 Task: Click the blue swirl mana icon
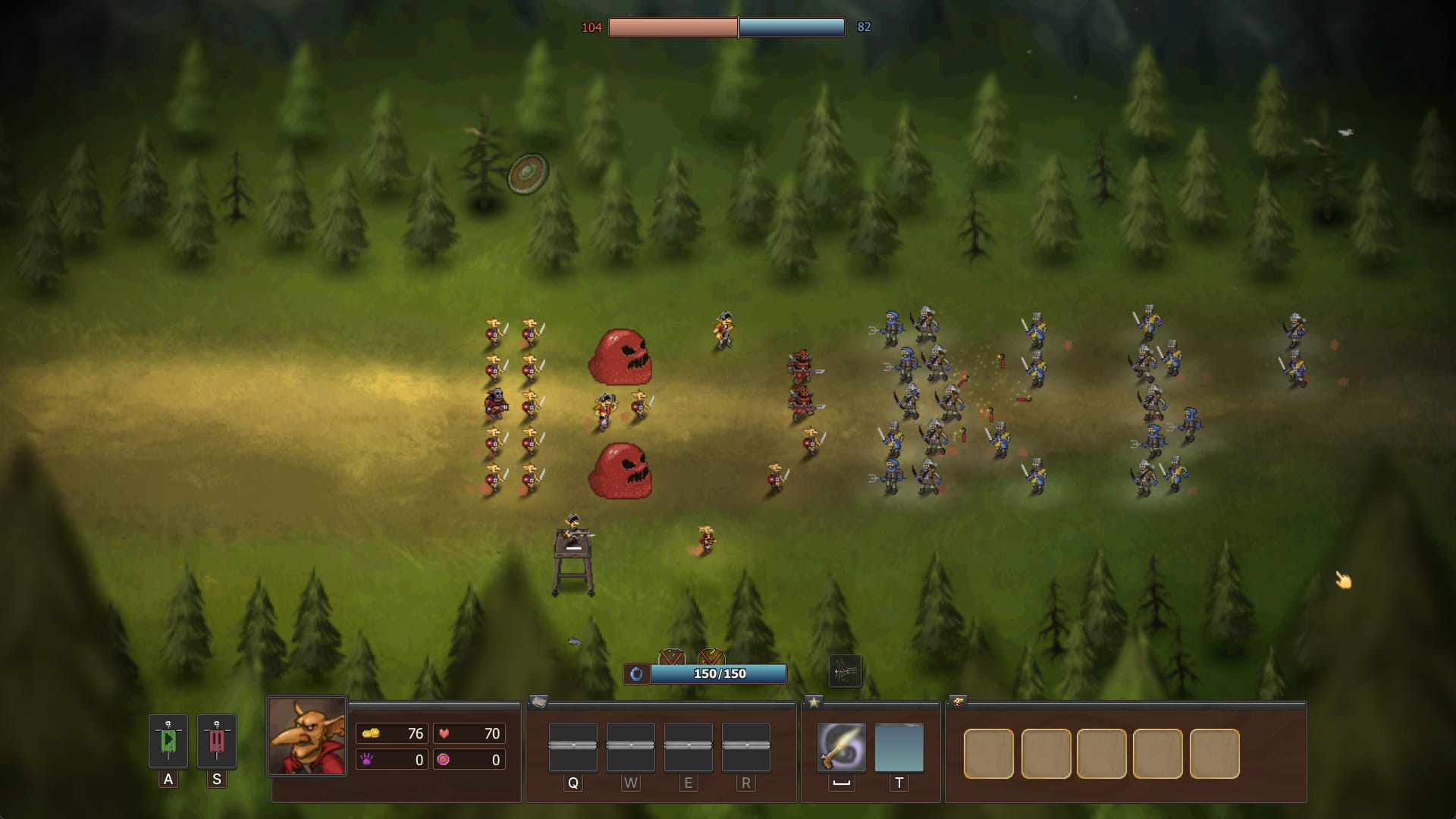pyautogui.click(x=637, y=673)
